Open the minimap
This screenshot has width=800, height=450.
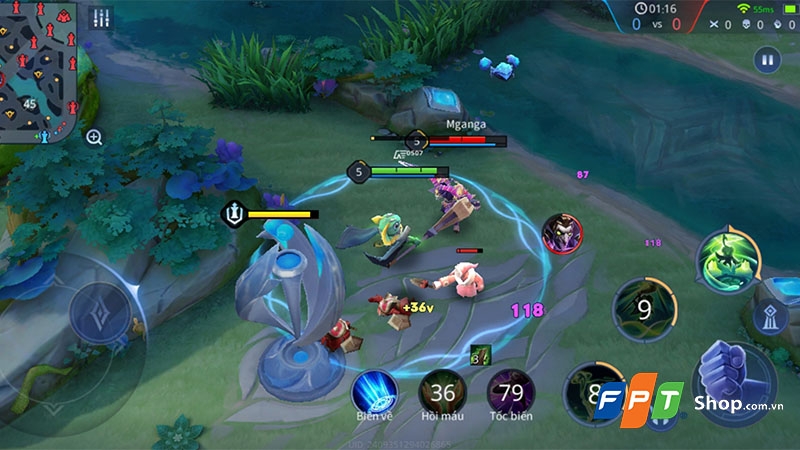(x=38, y=68)
